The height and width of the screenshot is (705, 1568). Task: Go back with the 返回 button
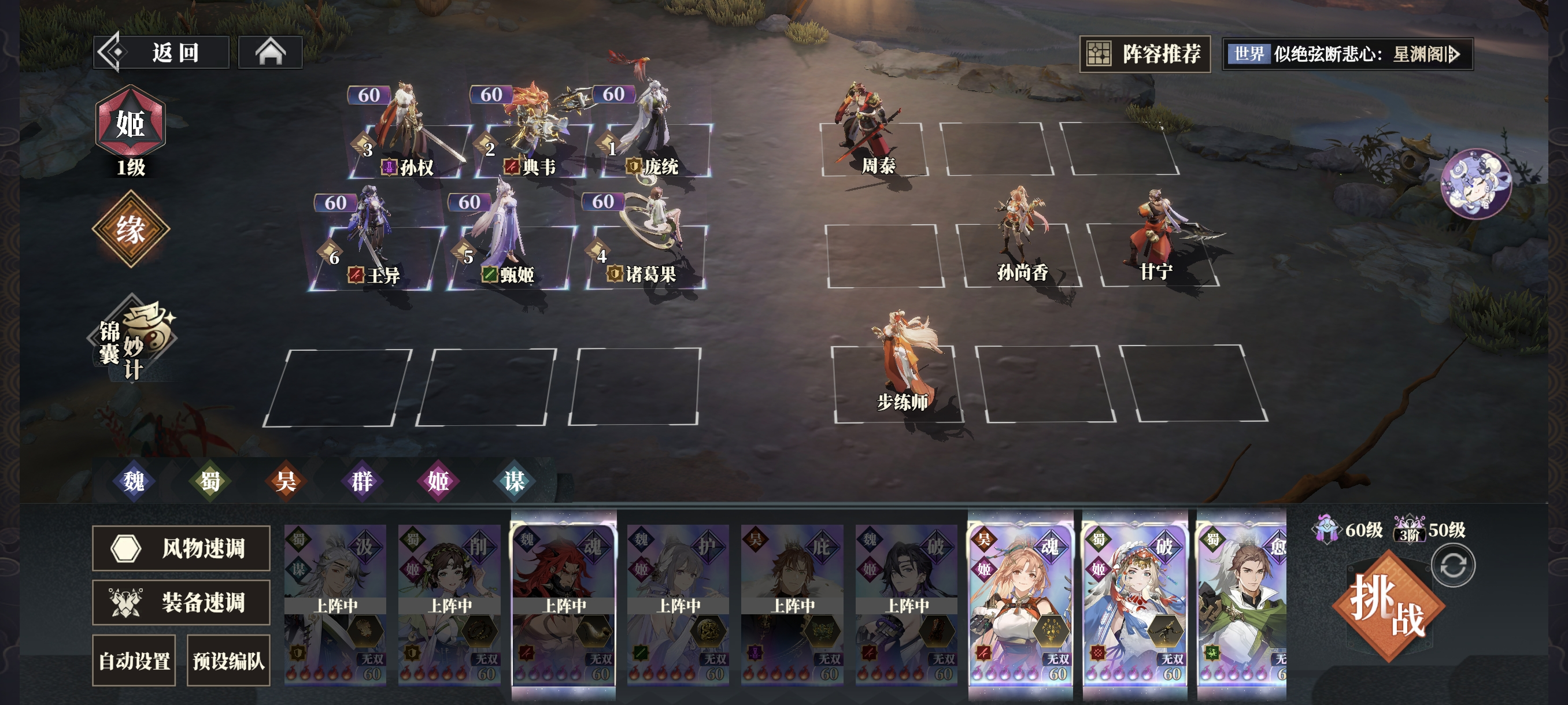tap(162, 53)
